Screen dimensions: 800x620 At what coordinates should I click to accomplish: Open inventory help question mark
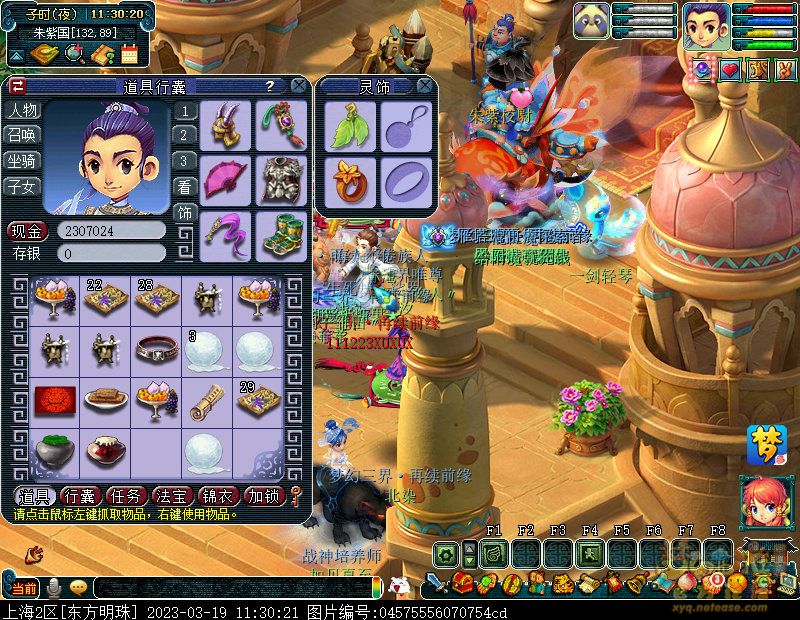[270, 86]
